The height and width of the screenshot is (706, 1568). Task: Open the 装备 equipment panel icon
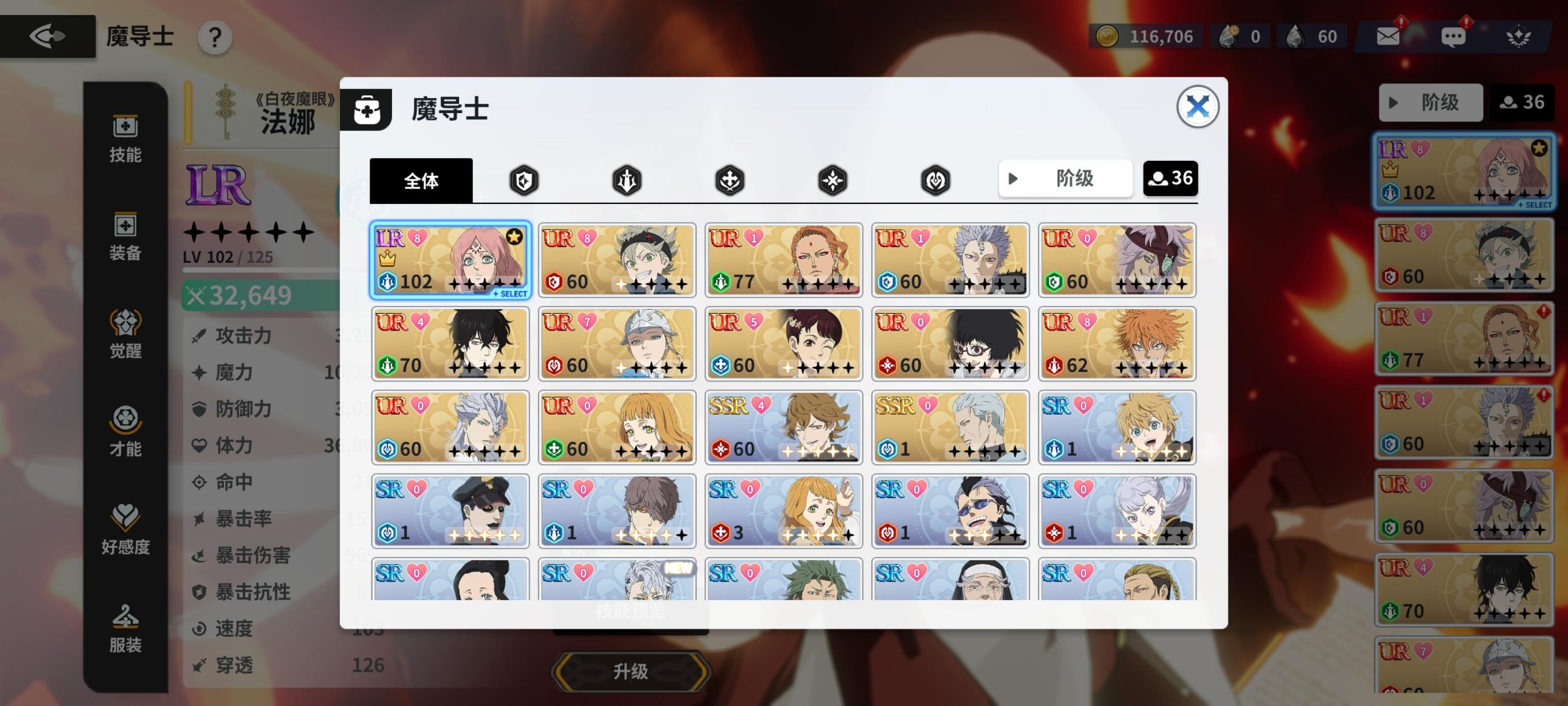[125, 238]
